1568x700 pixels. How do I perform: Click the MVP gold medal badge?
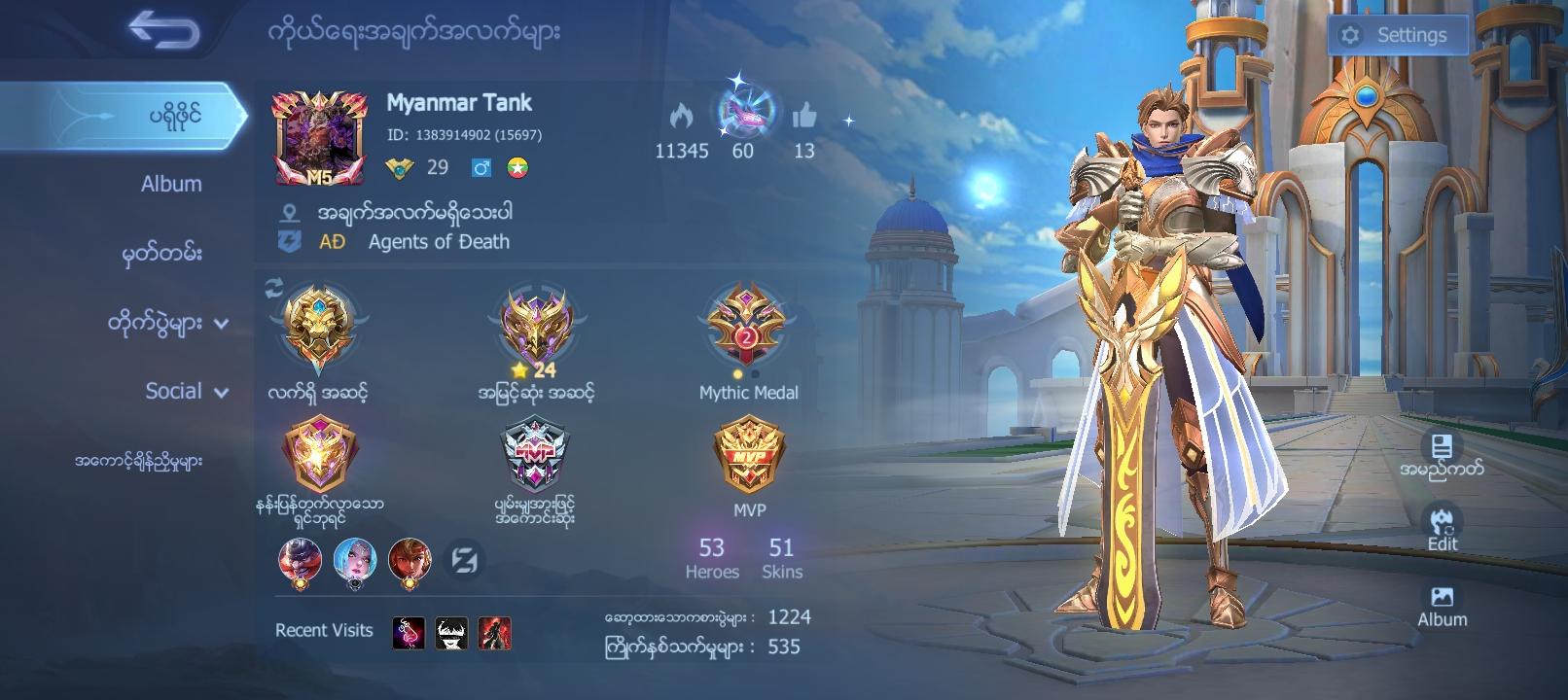748,457
